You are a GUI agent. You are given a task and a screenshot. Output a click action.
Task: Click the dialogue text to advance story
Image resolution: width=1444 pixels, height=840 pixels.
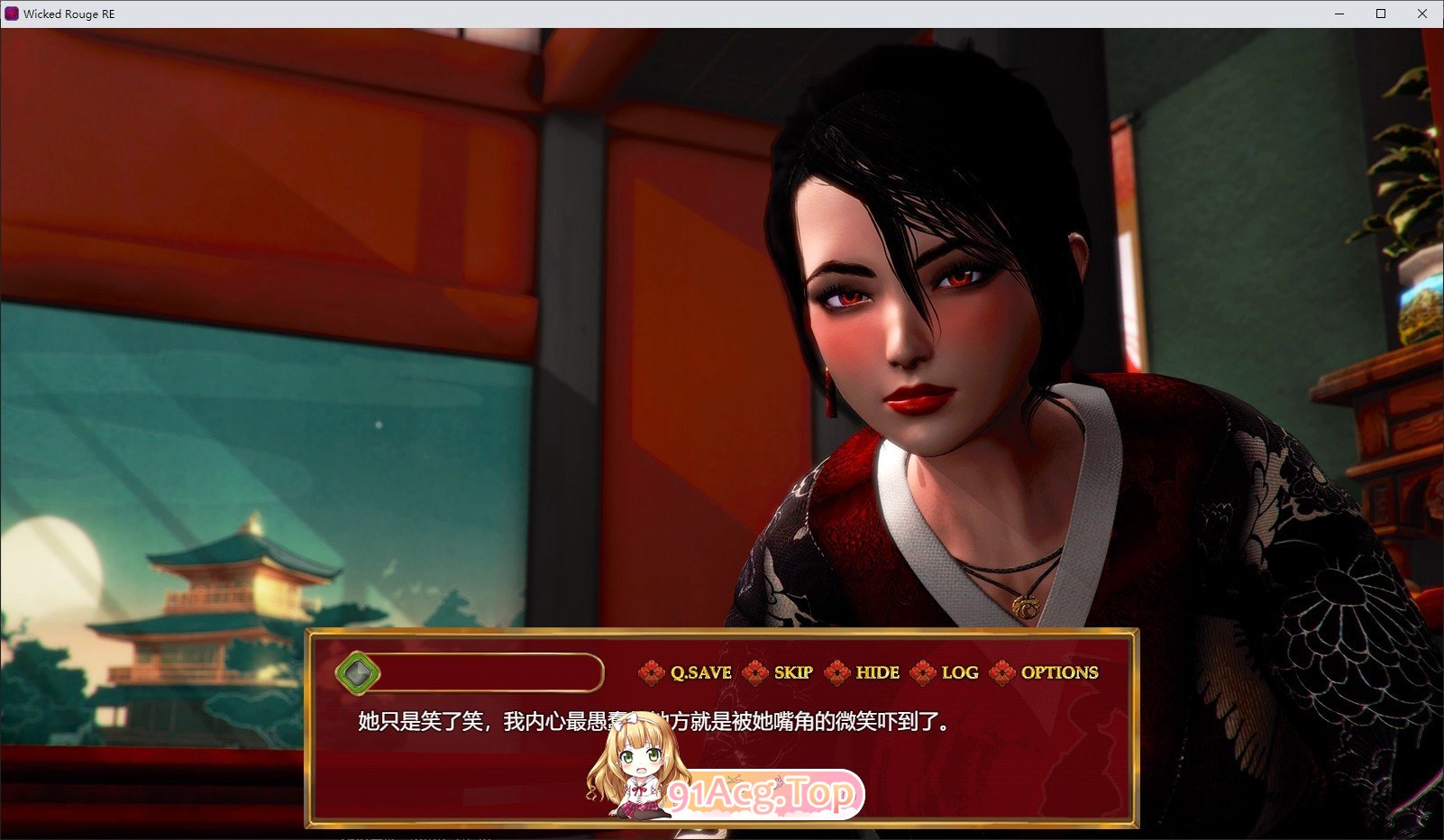[x=649, y=722]
